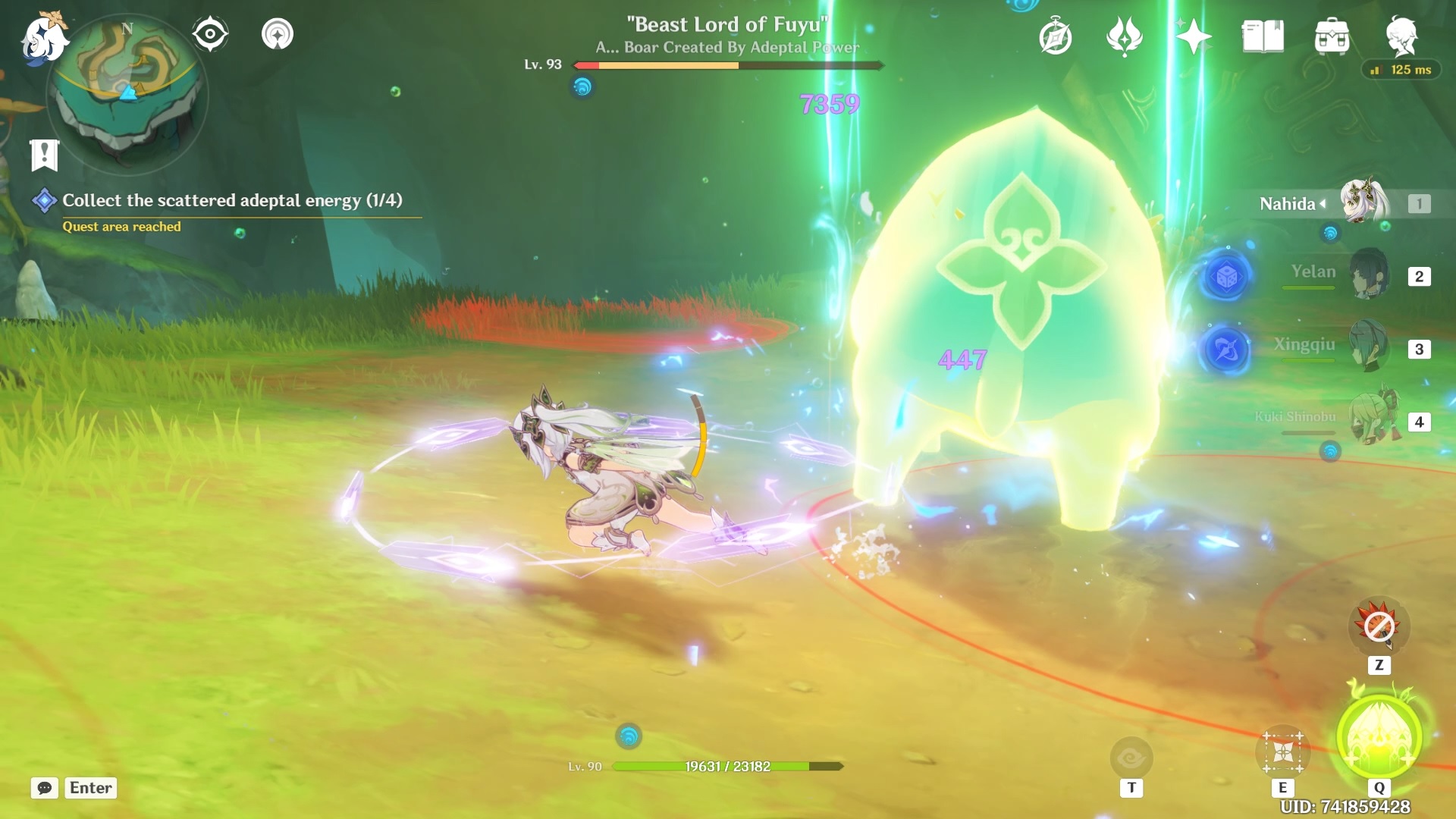Use Nahida's elemental skill icon

[x=1282, y=752]
